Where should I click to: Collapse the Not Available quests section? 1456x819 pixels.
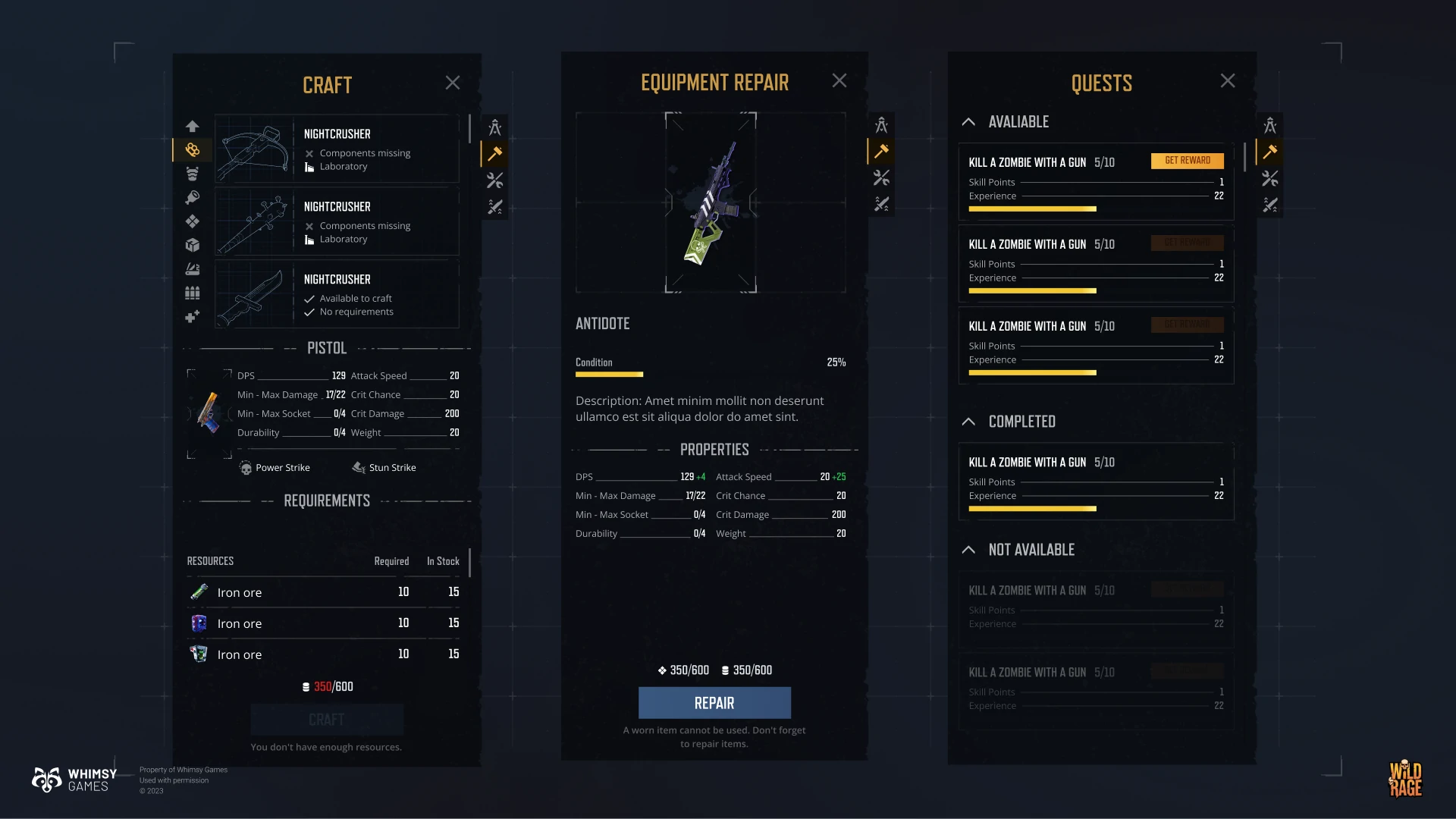pos(968,550)
